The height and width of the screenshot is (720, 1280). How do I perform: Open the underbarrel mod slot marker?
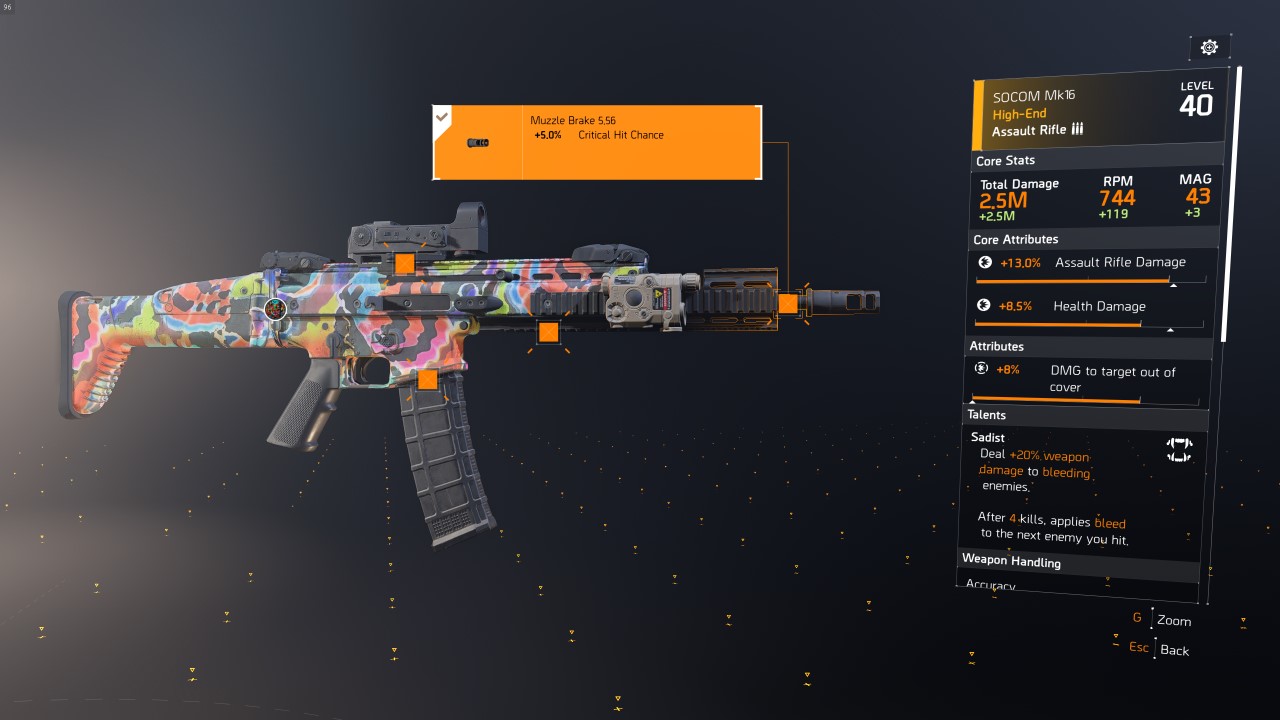(548, 333)
